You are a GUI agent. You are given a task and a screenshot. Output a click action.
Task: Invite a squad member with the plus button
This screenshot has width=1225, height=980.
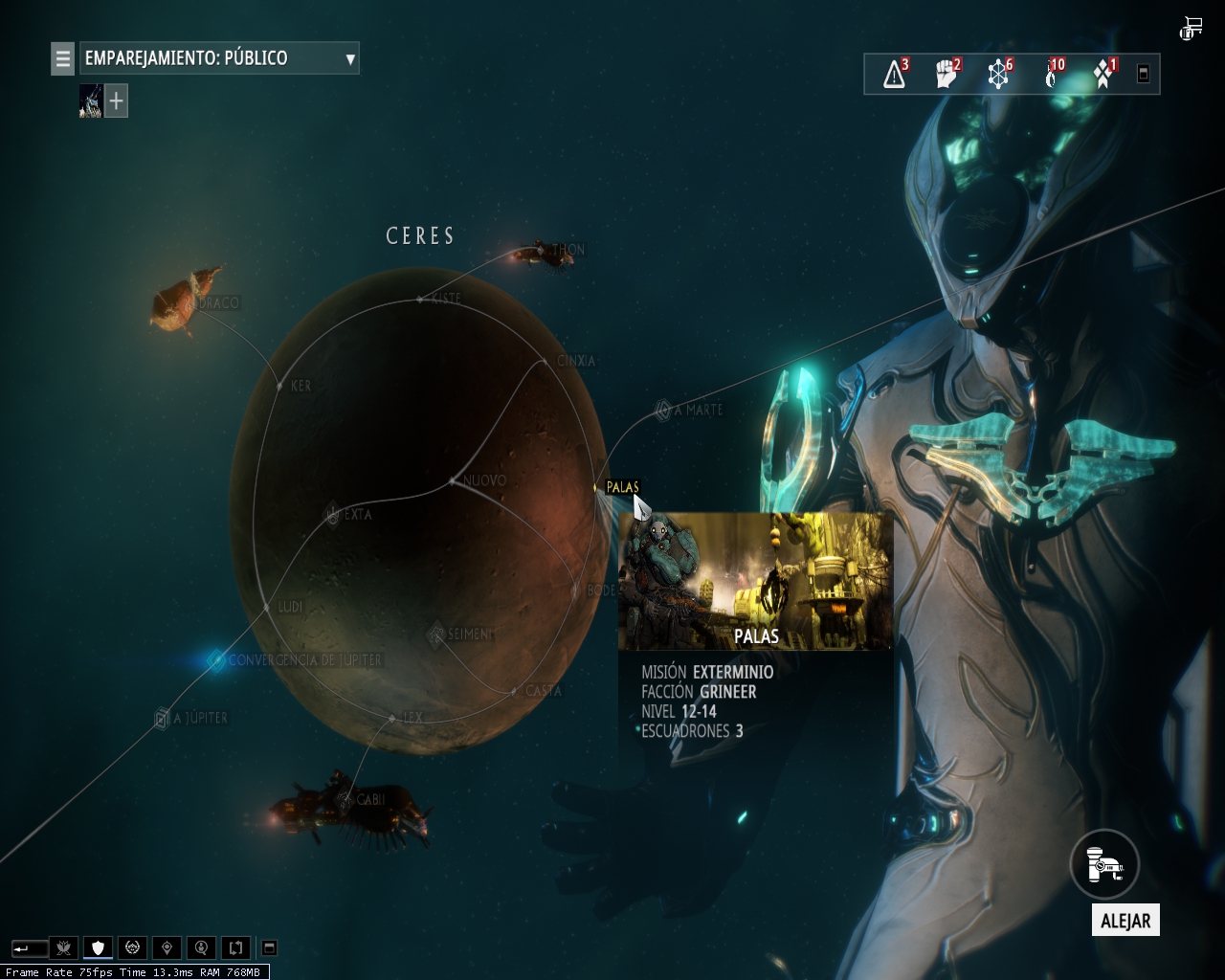(x=116, y=100)
